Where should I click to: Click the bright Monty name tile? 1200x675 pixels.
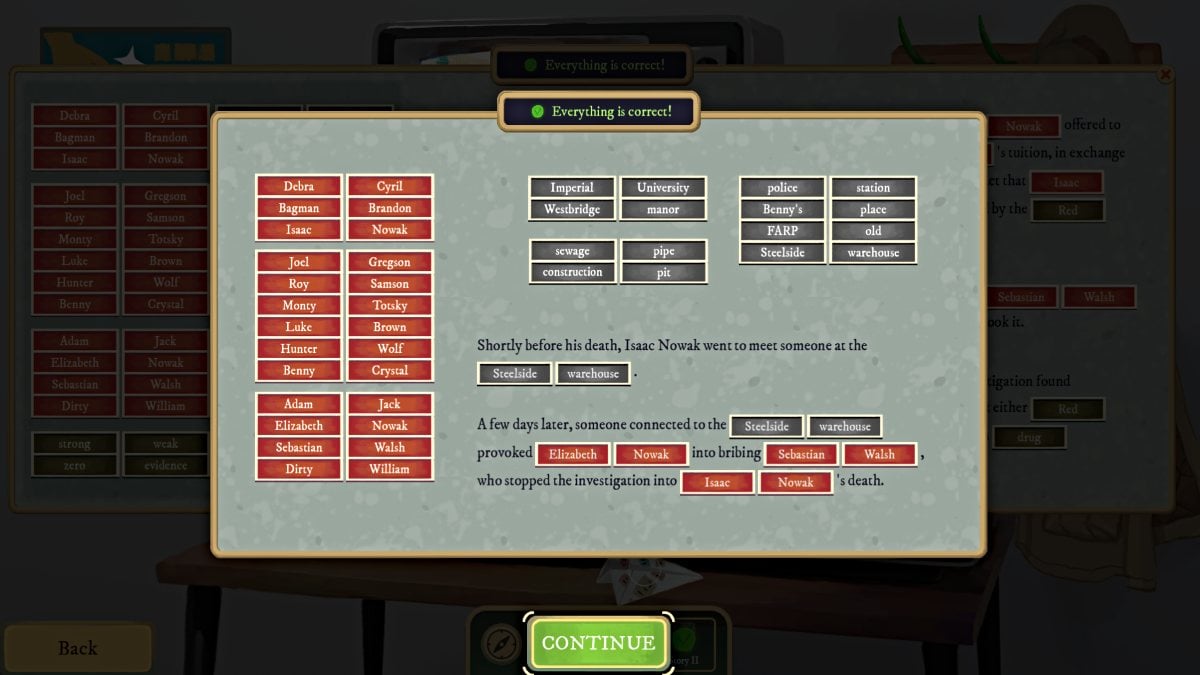(299, 305)
